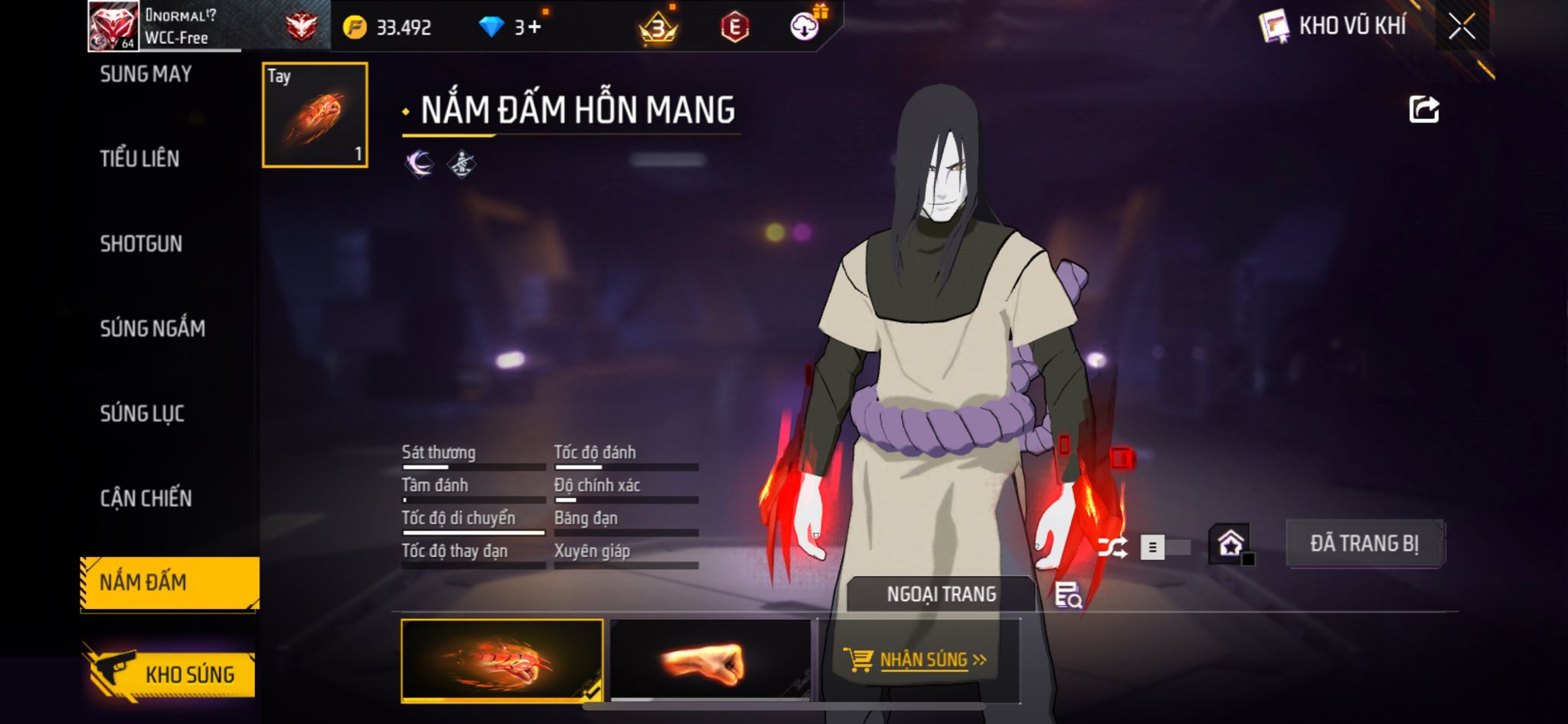Select the NẮM ĐẤM category tab

pyautogui.click(x=168, y=583)
